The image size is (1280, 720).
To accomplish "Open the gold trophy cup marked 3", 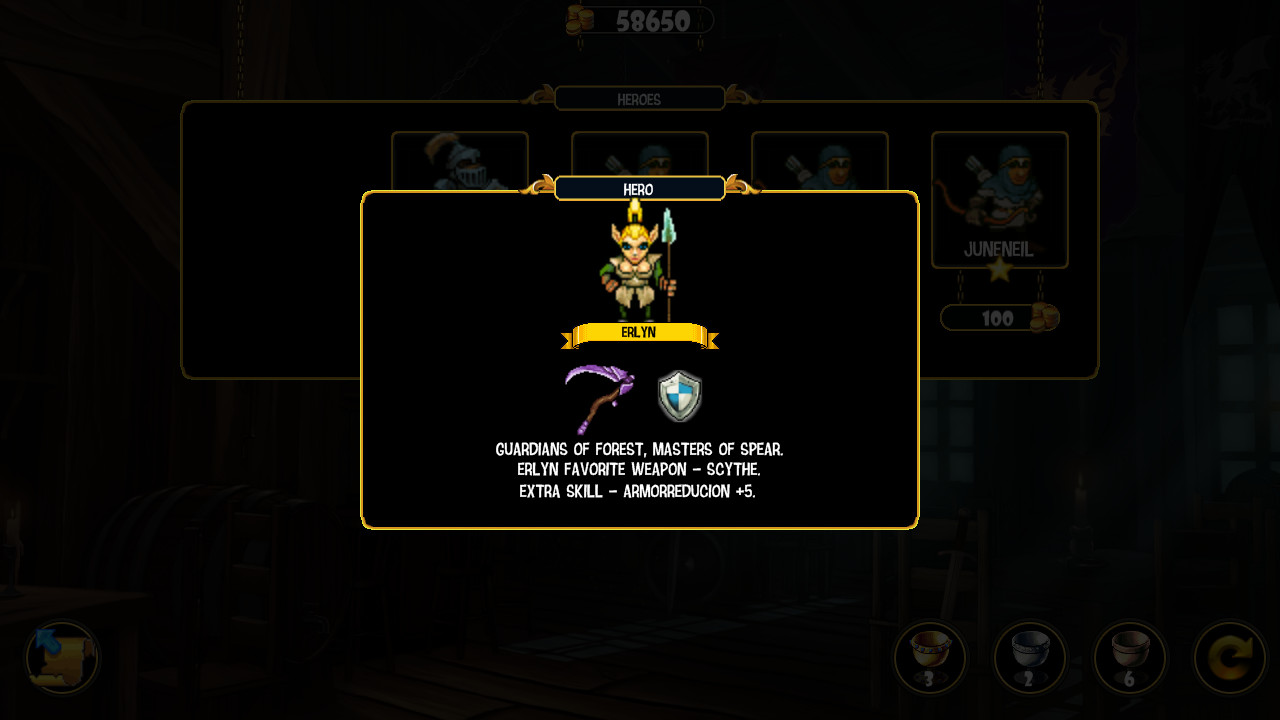I will coord(930,658).
